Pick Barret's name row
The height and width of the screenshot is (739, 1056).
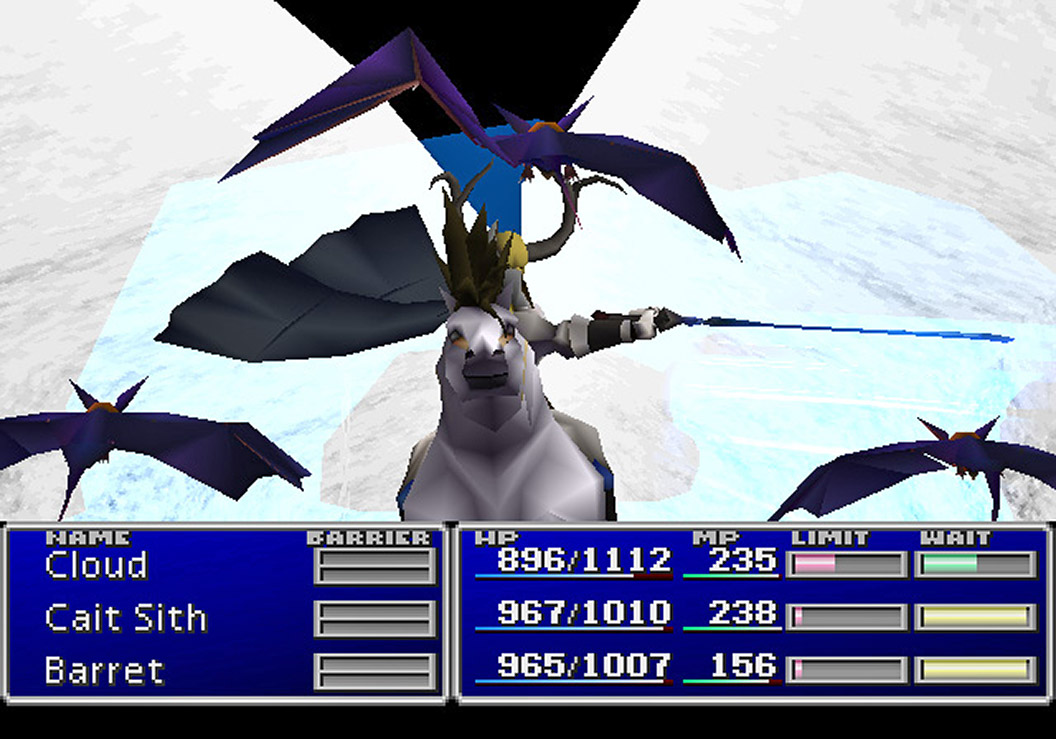coord(104,670)
